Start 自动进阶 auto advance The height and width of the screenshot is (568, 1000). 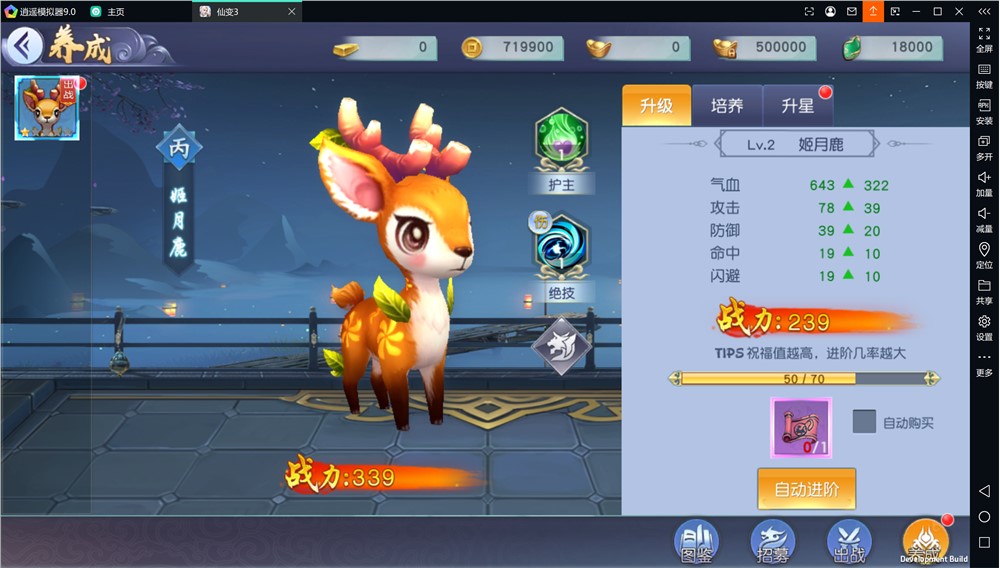coord(806,489)
